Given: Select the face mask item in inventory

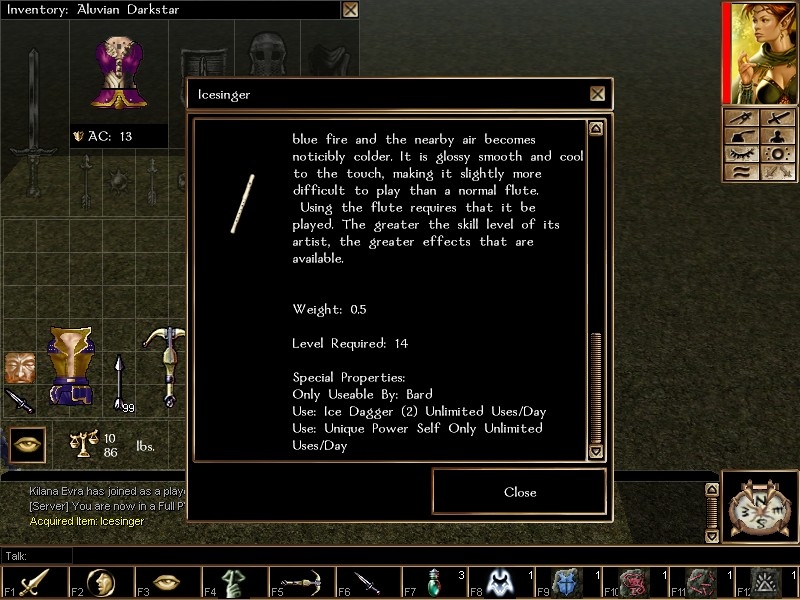Looking at the screenshot, I should [x=17, y=366].
